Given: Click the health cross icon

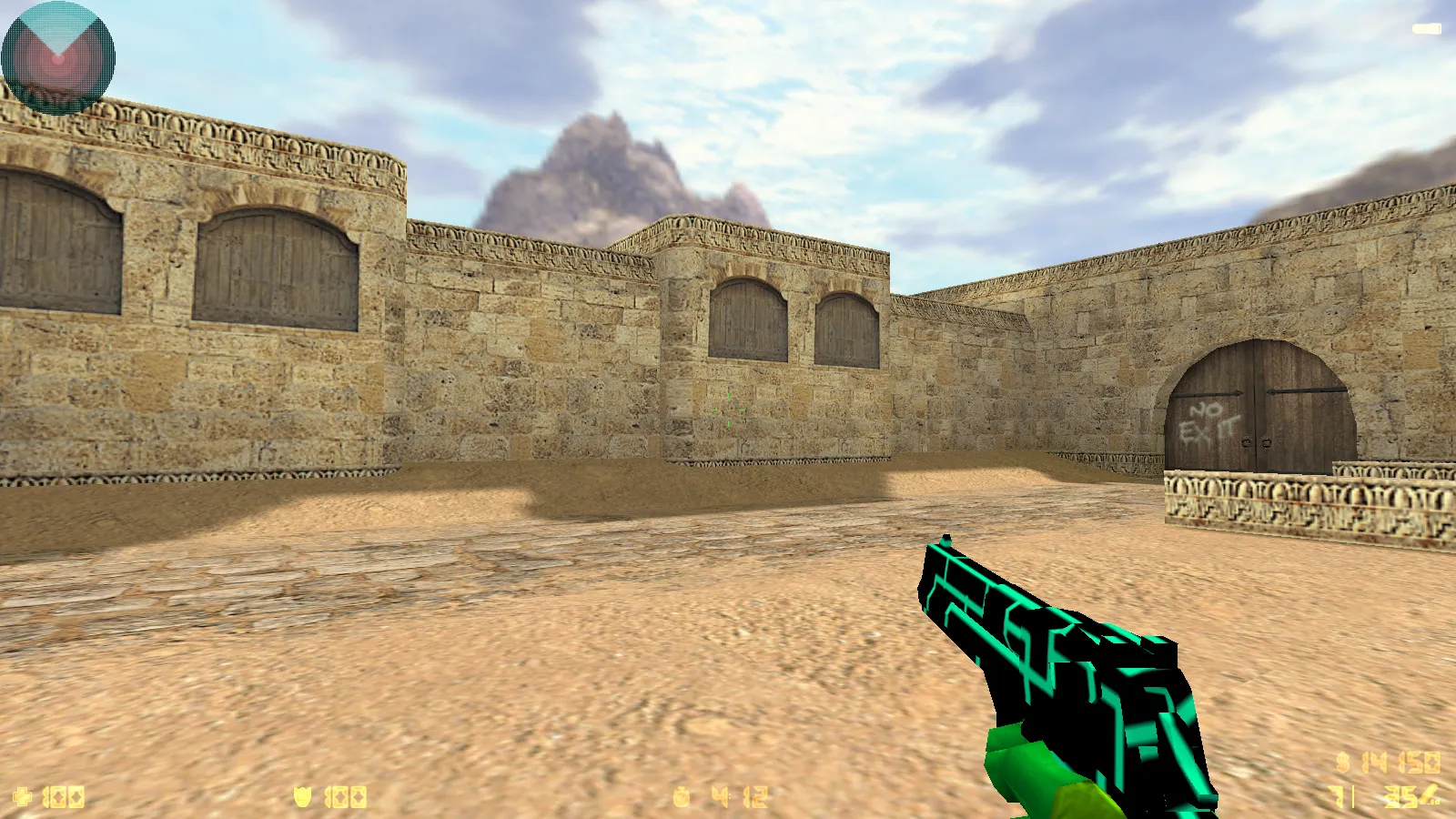Looking at the screenshot, I should click(23, 796).
